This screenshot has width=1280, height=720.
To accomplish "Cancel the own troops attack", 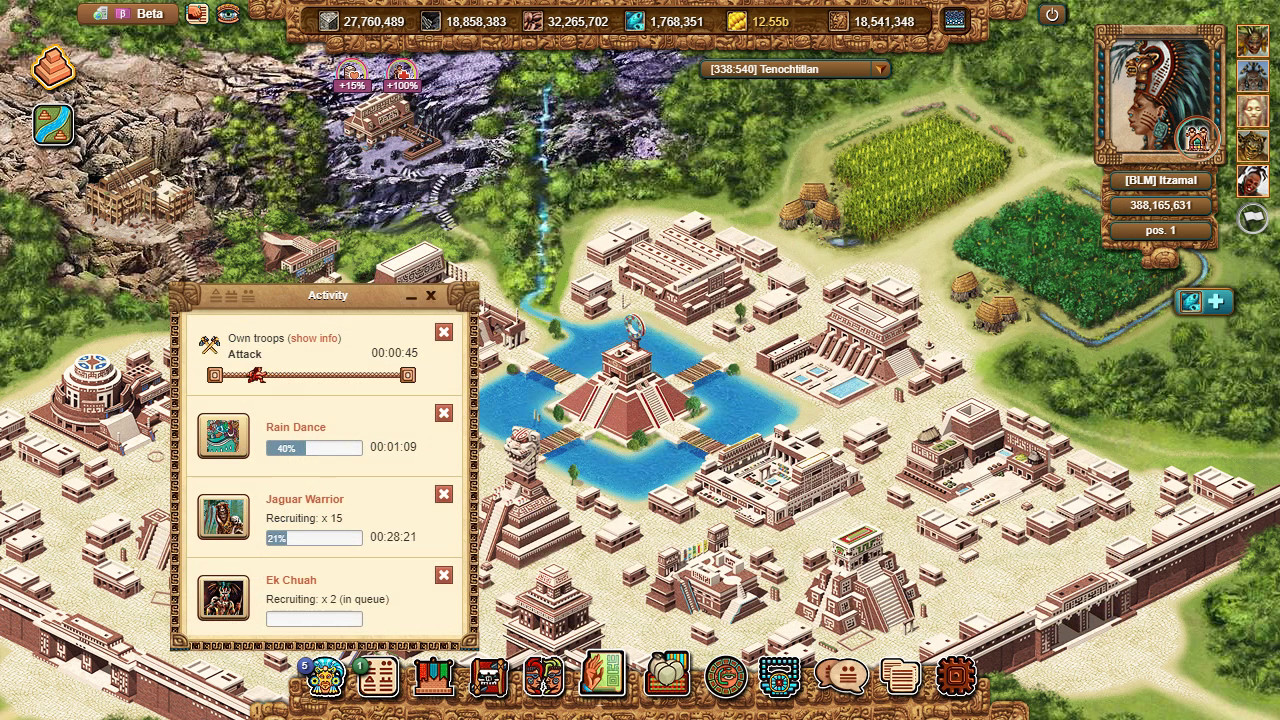I will tap(444, 332).
